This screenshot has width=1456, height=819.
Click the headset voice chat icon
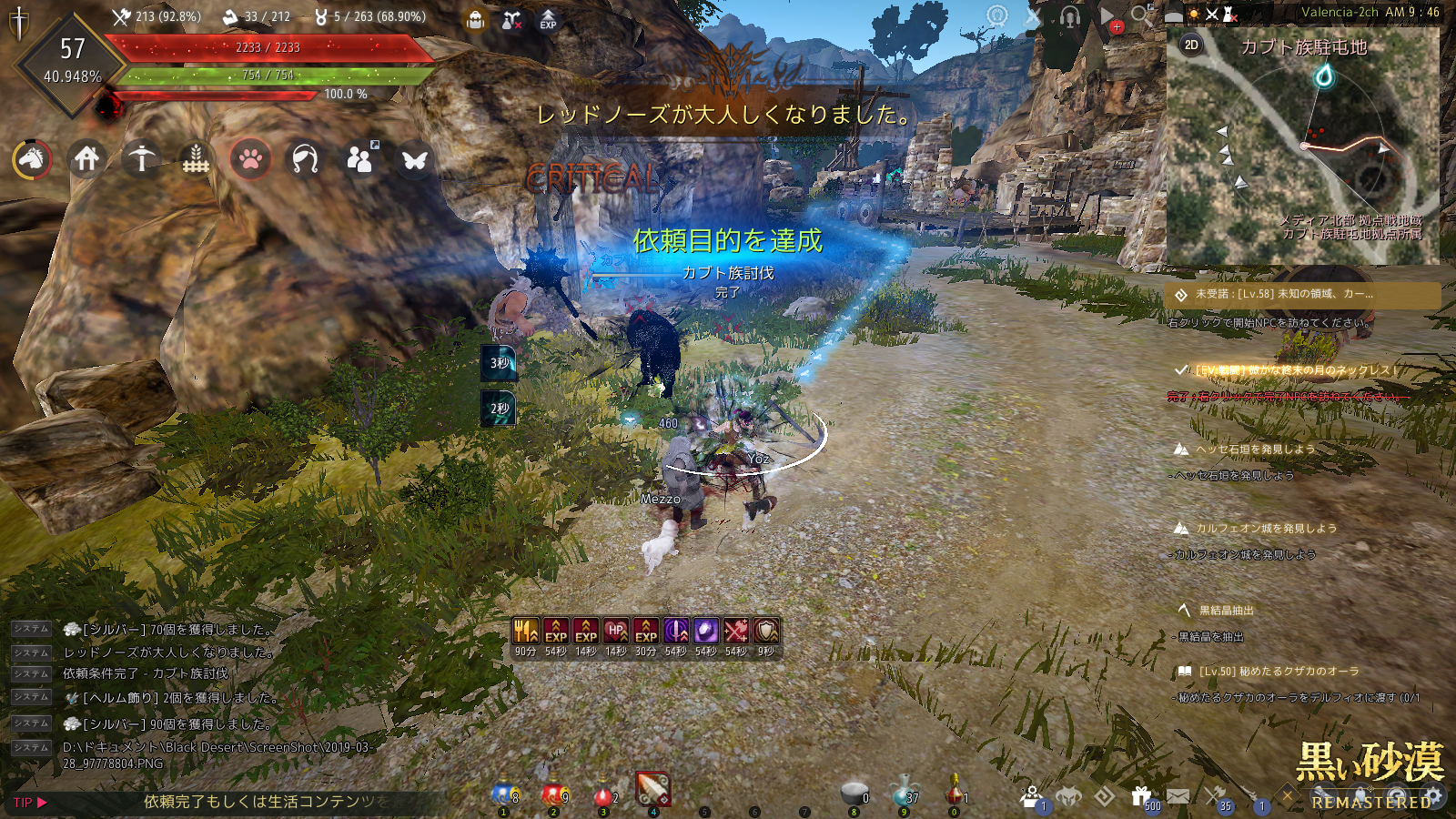[1070, 17]
